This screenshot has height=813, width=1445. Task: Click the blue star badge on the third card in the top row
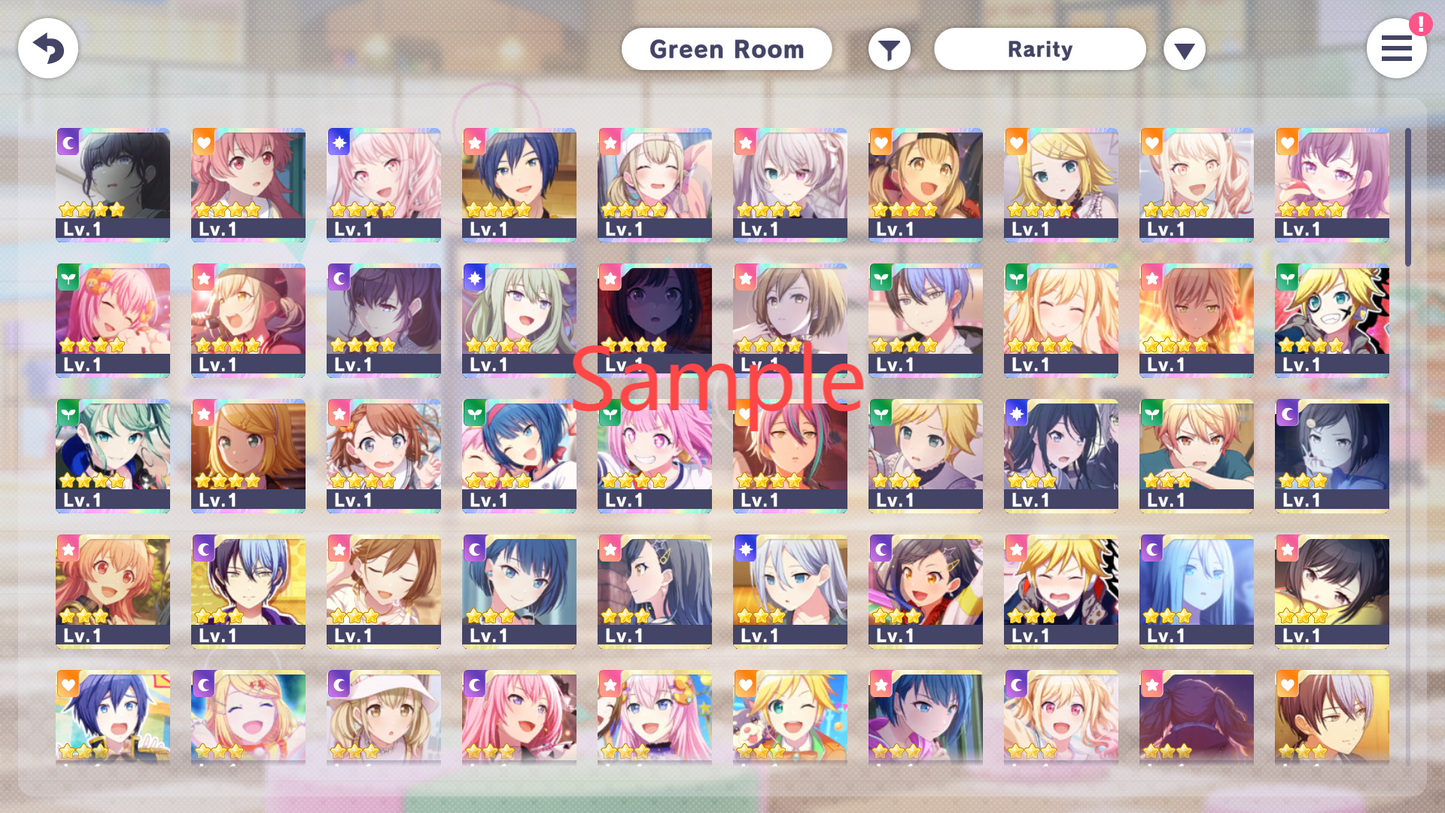pos(337,142)
